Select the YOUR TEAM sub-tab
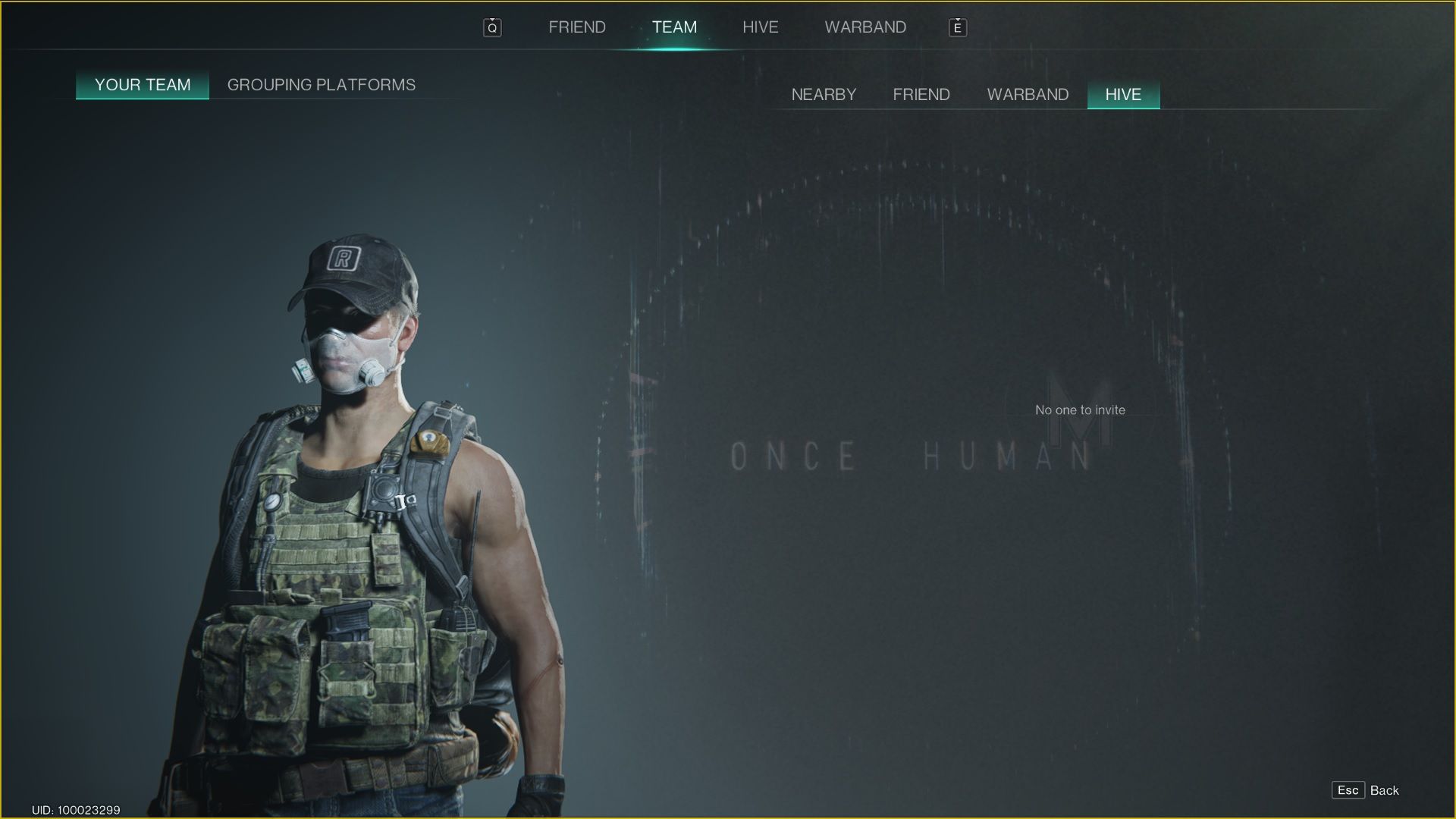This screenshot has height=819, width=1456. coord(142,85)
